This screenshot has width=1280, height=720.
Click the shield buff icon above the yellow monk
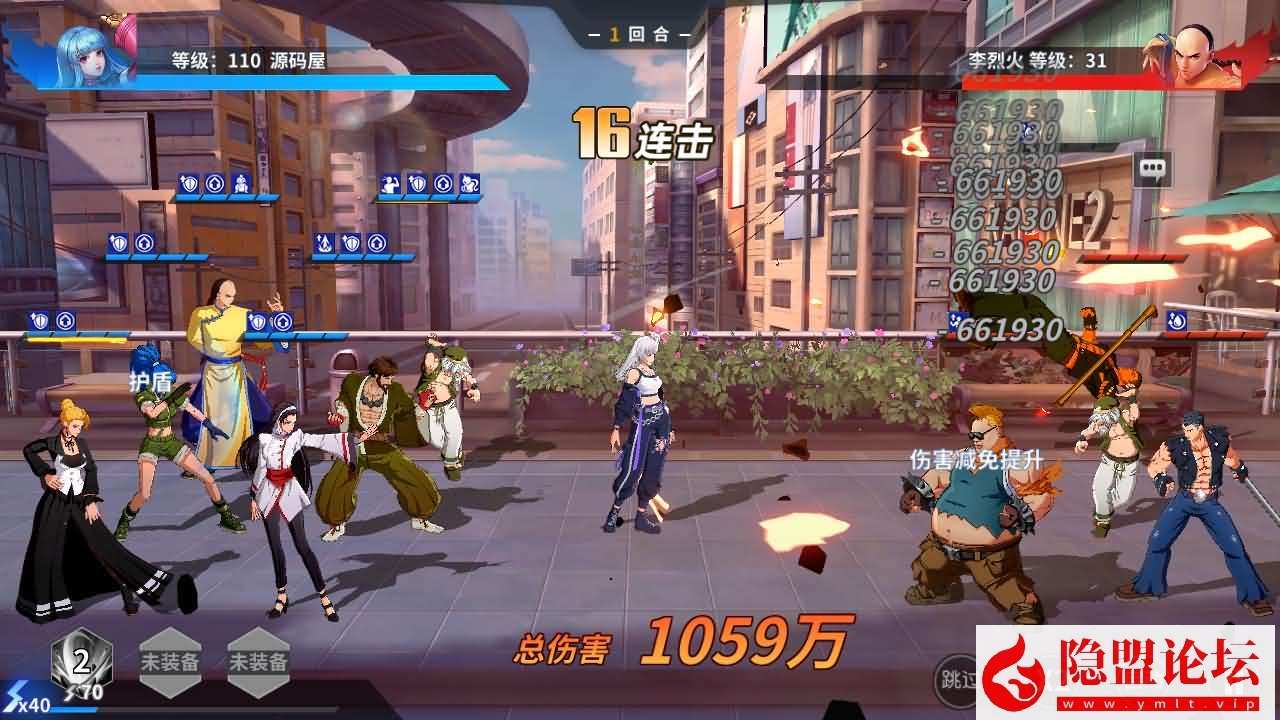257,320
